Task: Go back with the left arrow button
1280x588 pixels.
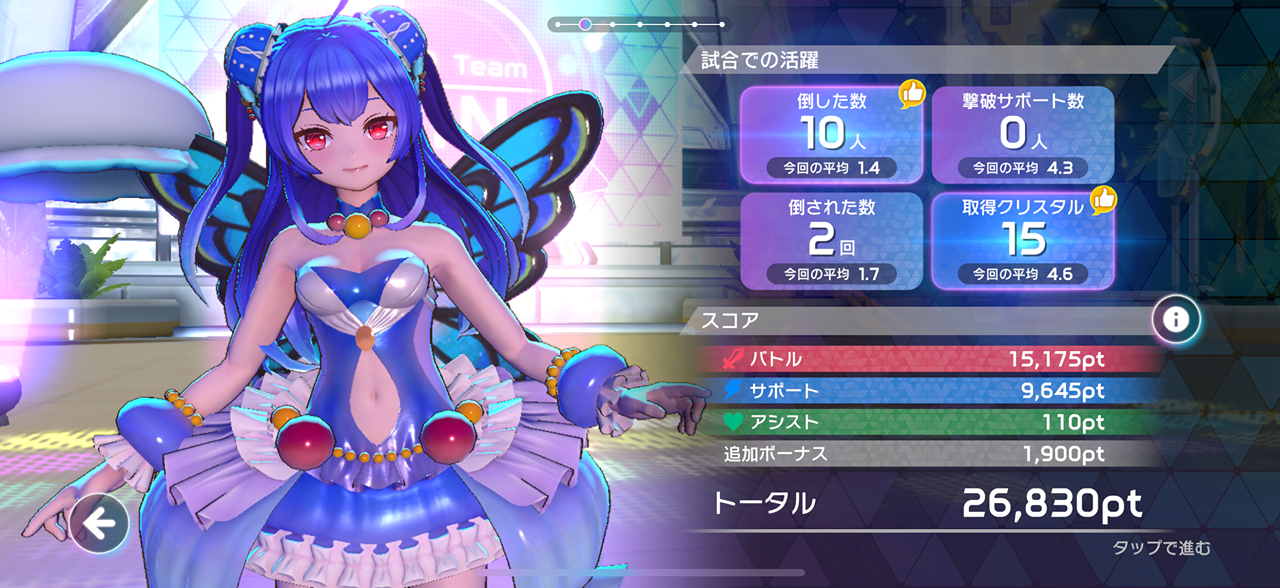Action: click(x=99, y=523)
